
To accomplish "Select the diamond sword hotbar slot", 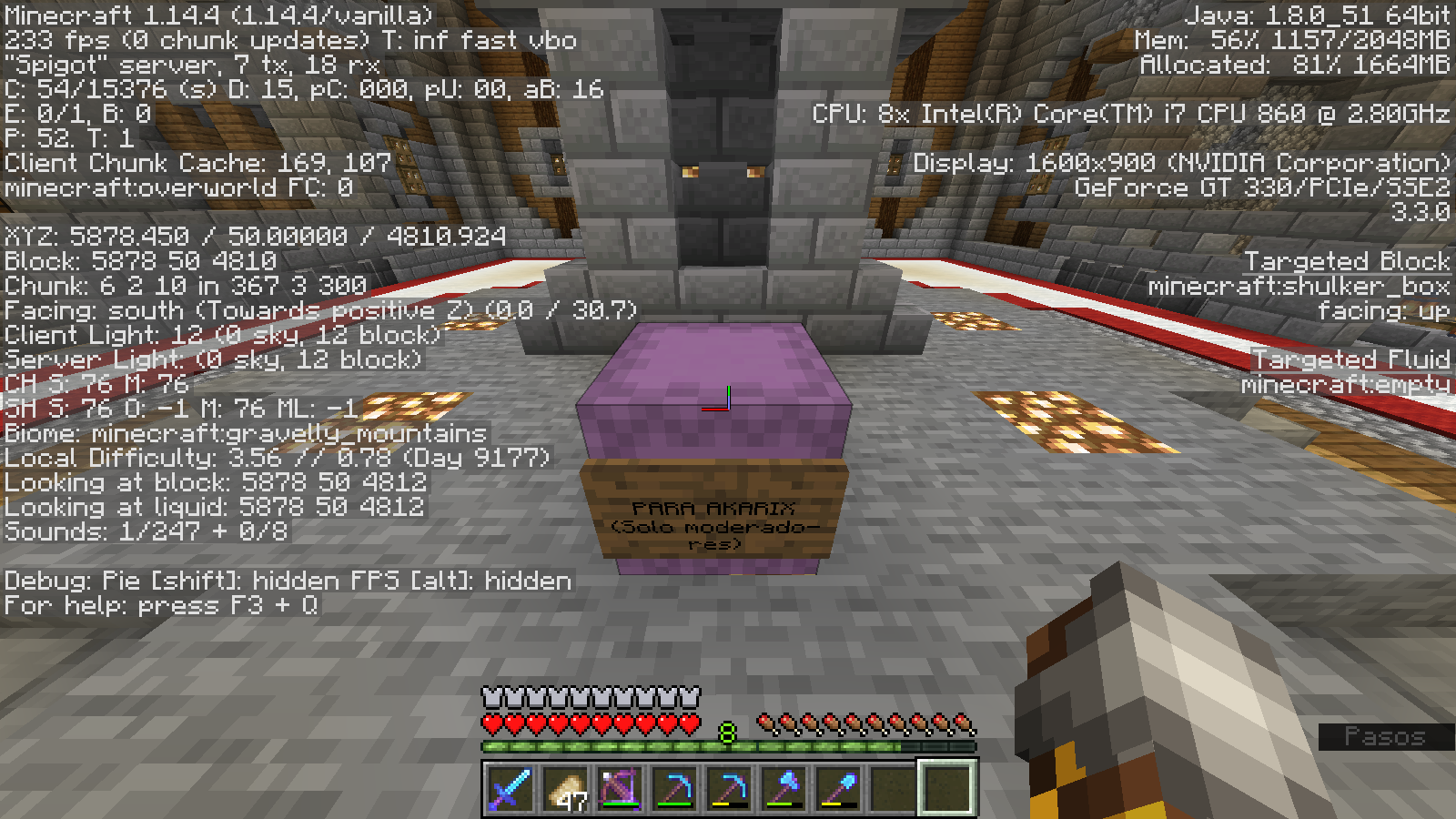I will (x=510, y=788).
